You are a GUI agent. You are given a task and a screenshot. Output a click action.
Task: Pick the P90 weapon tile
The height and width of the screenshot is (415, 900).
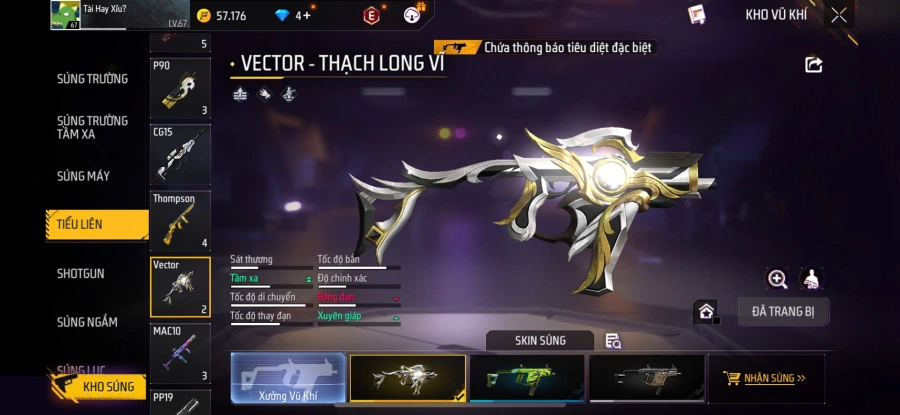(x=180, y=89)
